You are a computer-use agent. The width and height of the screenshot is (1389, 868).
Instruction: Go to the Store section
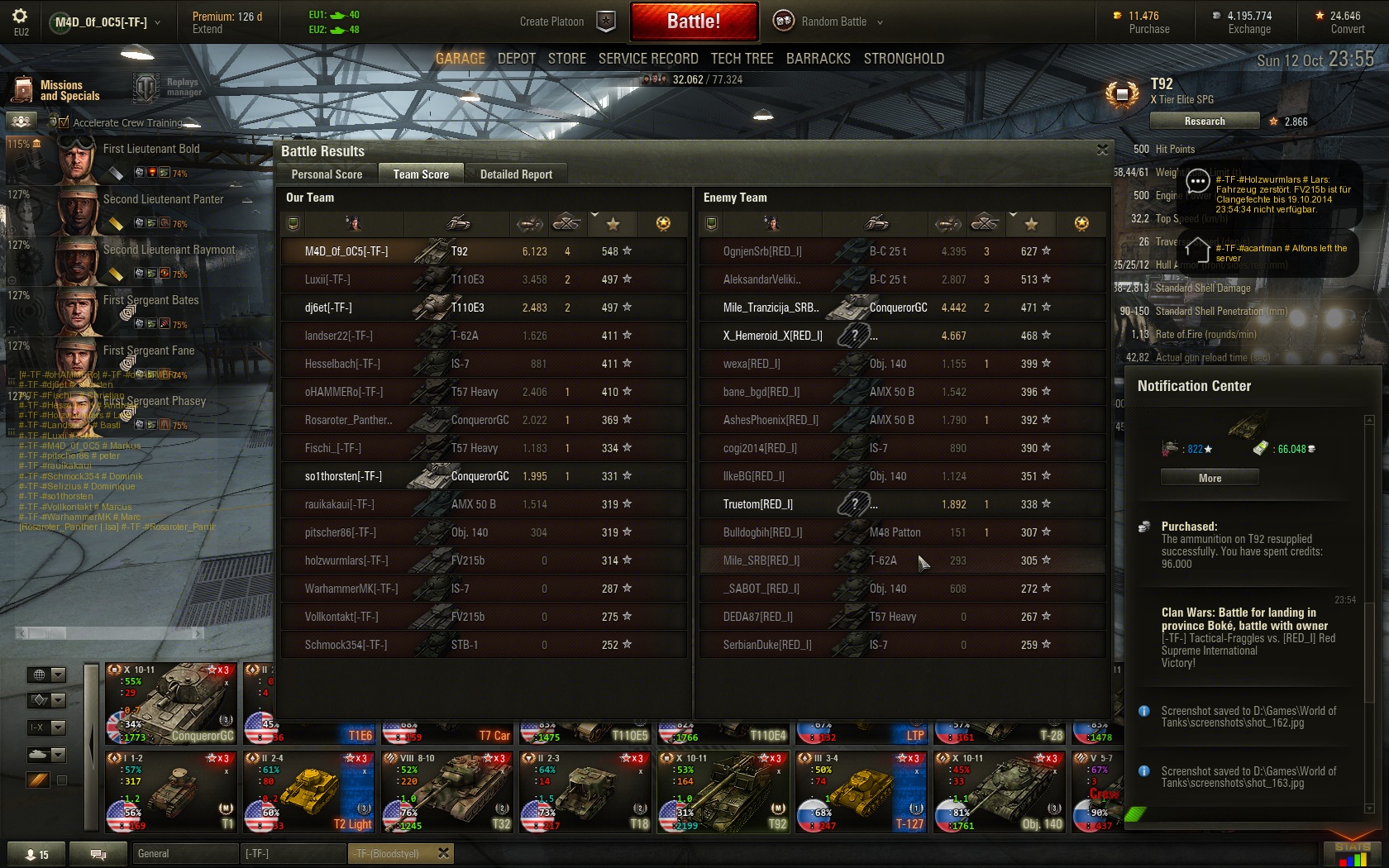click(x=566, y=59)
